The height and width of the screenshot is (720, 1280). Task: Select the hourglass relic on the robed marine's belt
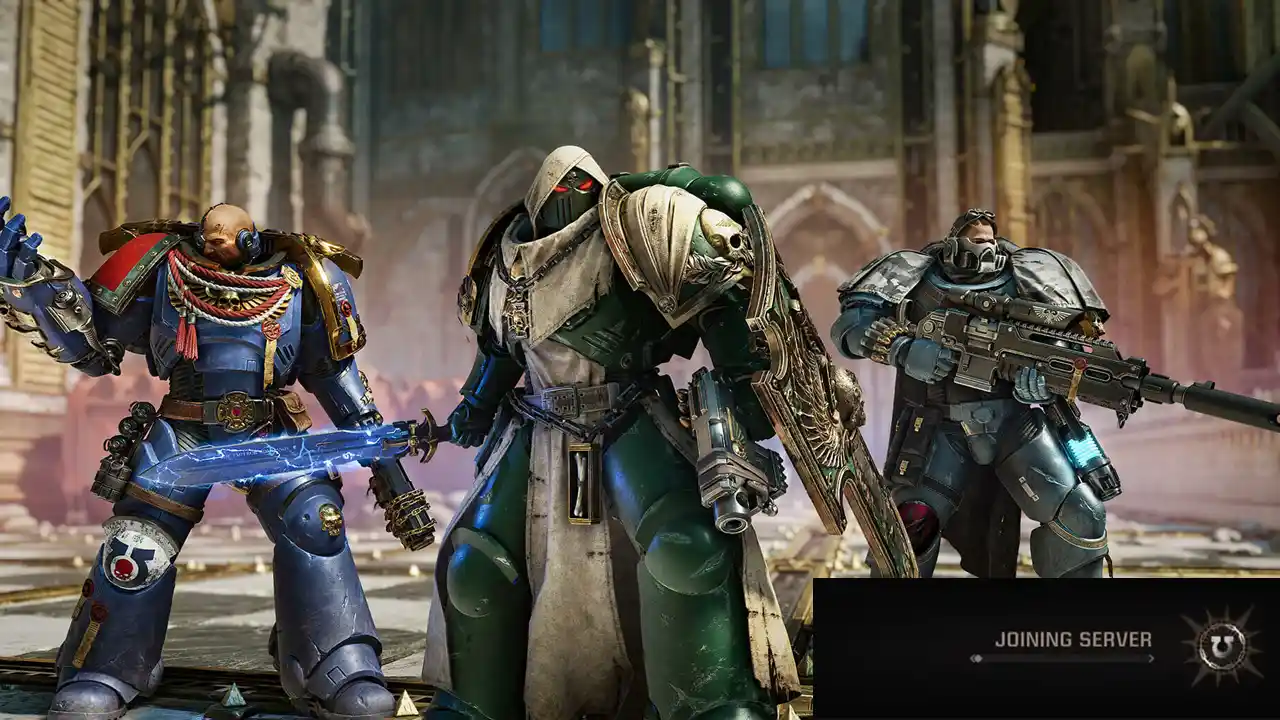click(x=580, y=478)
